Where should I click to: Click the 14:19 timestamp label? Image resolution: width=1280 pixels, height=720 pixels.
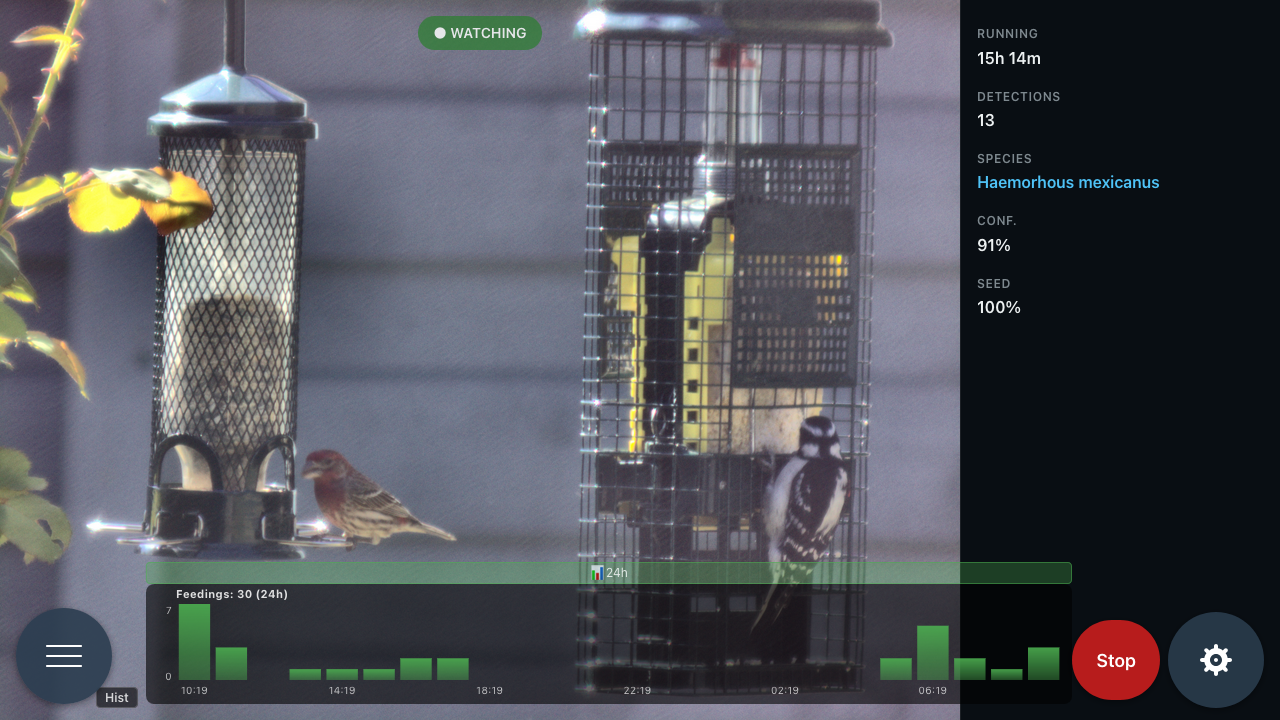click(x=343, y=690)
